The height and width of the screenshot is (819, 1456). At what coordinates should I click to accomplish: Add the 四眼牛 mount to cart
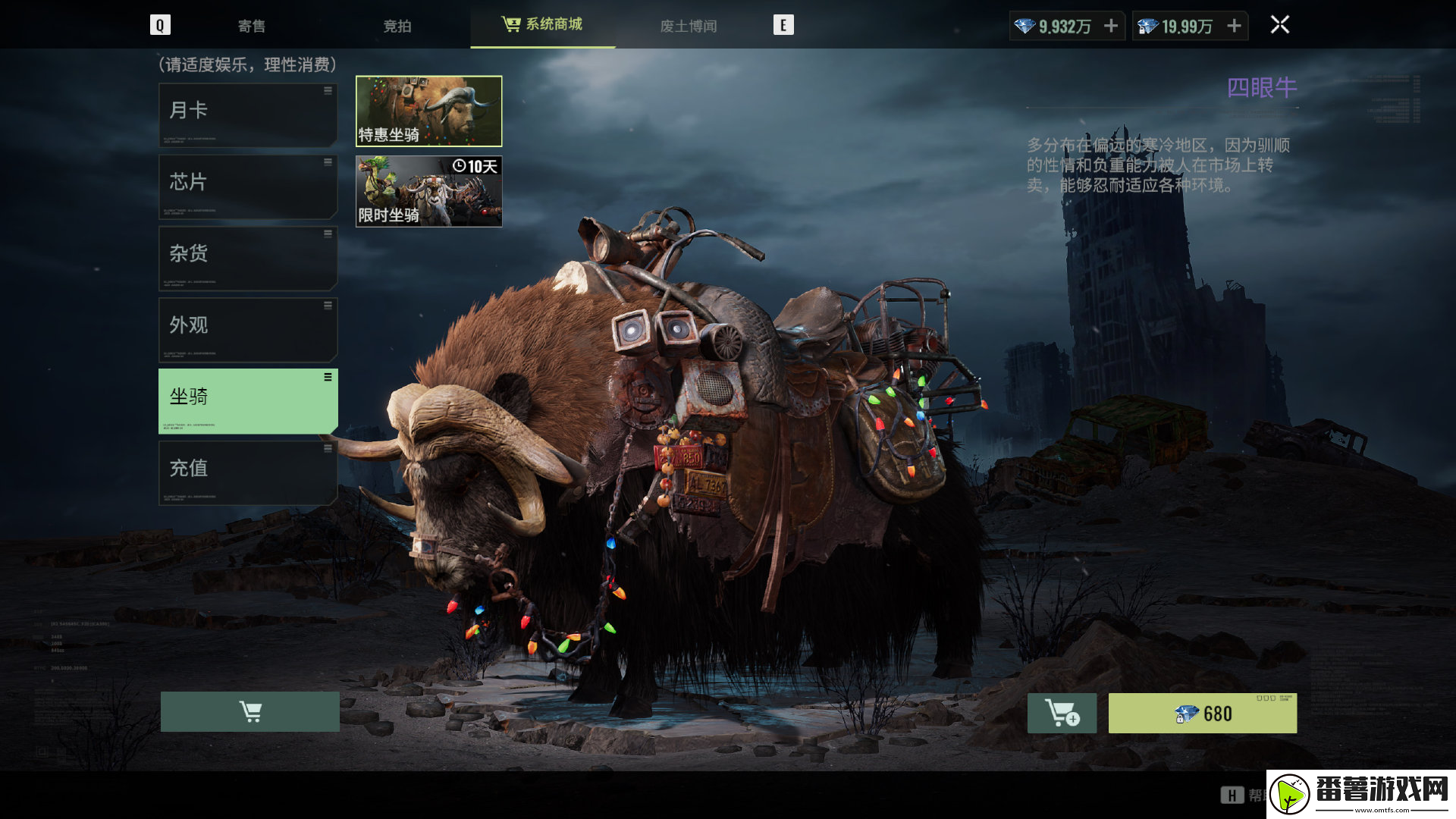1062,713
